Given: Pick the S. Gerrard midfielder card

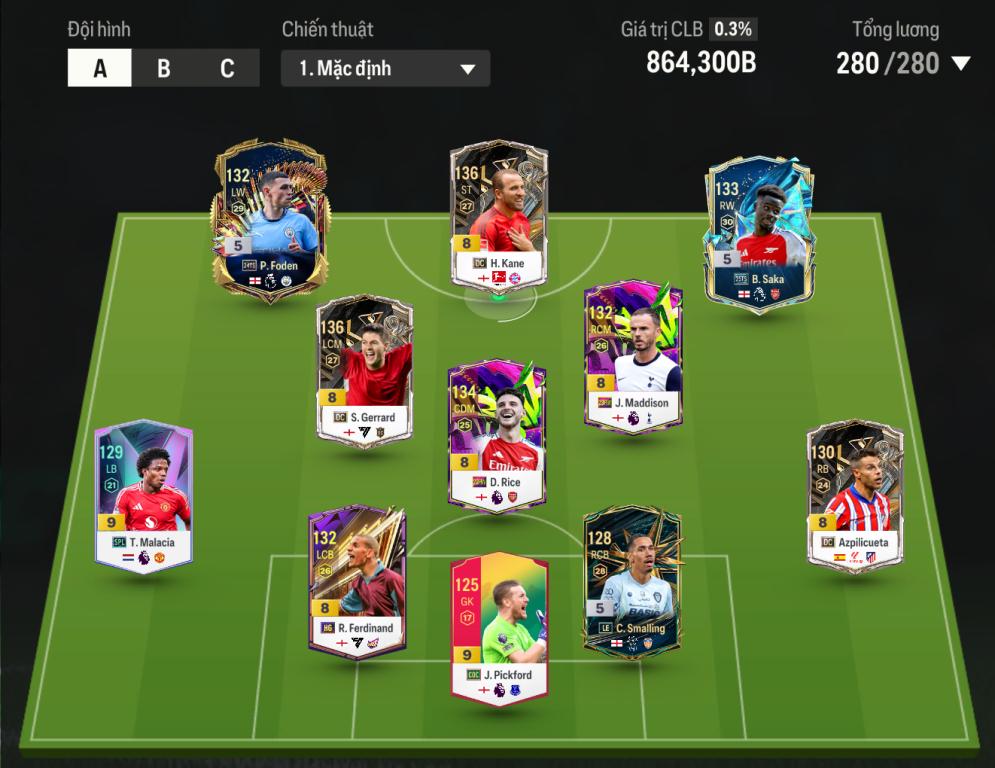Looking at the screenshot, I should 365,369.
